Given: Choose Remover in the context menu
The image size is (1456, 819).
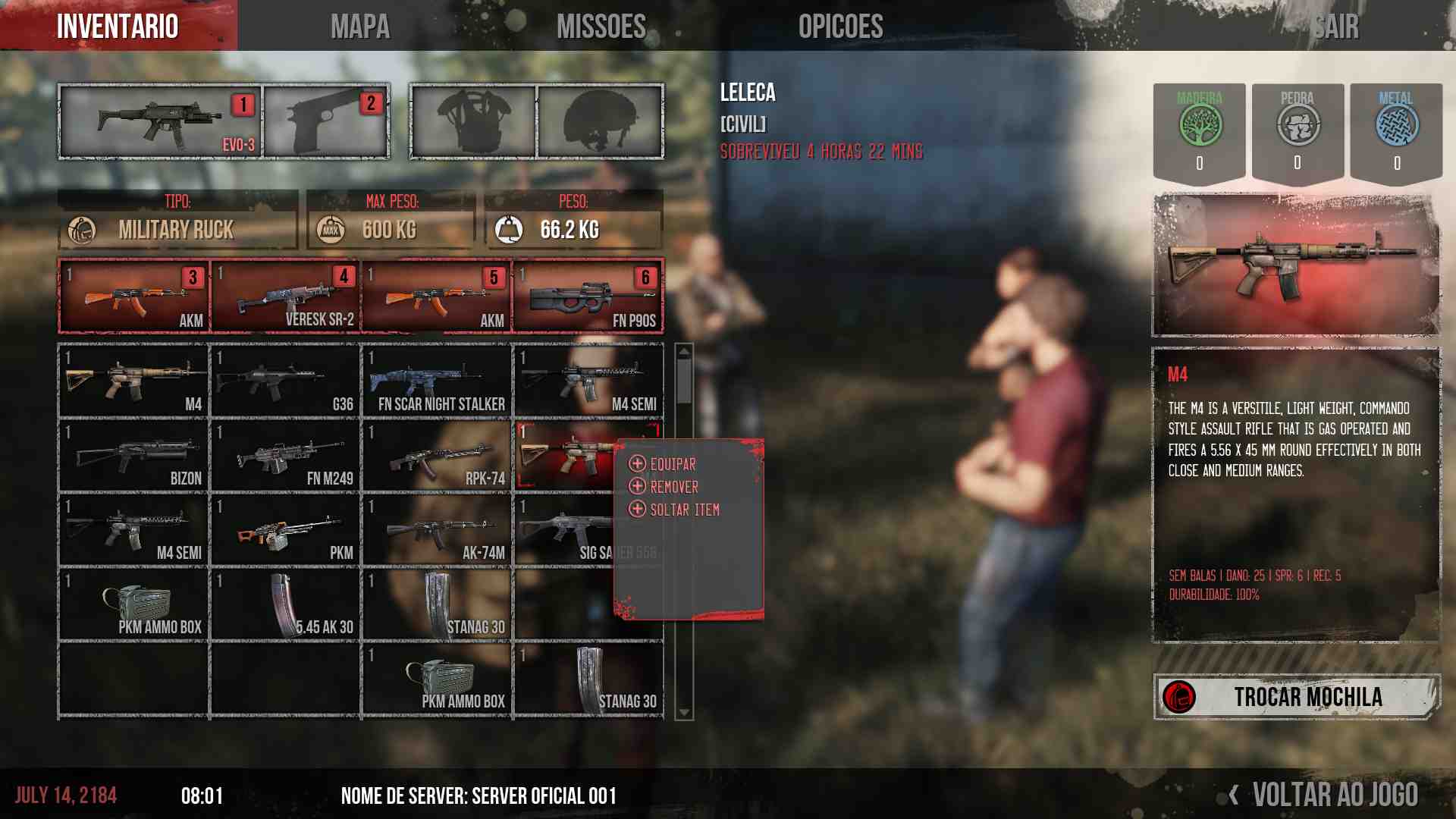Looking at the screenshot, I should 673,487.
